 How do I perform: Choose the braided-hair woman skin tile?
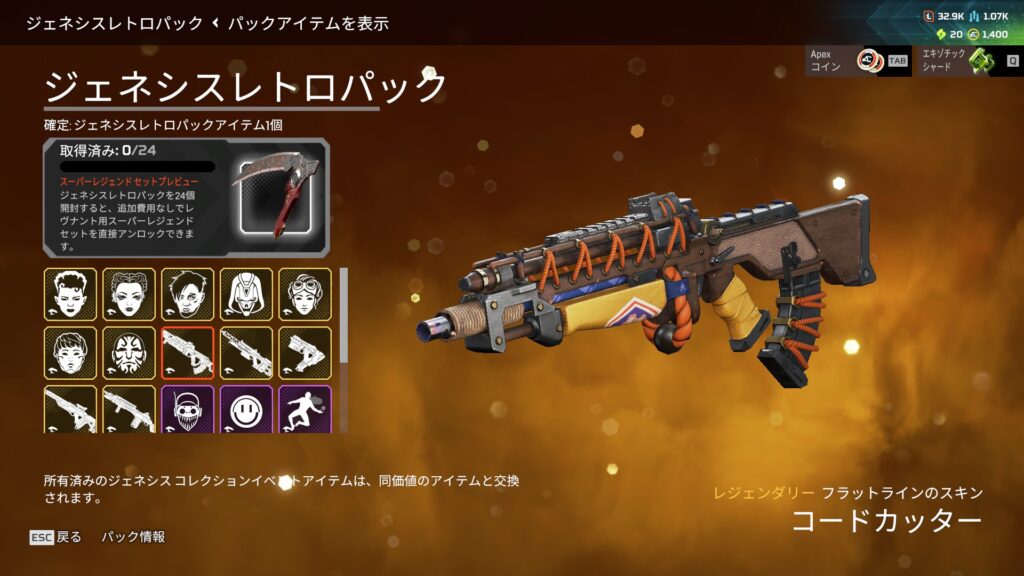(129, 294)
